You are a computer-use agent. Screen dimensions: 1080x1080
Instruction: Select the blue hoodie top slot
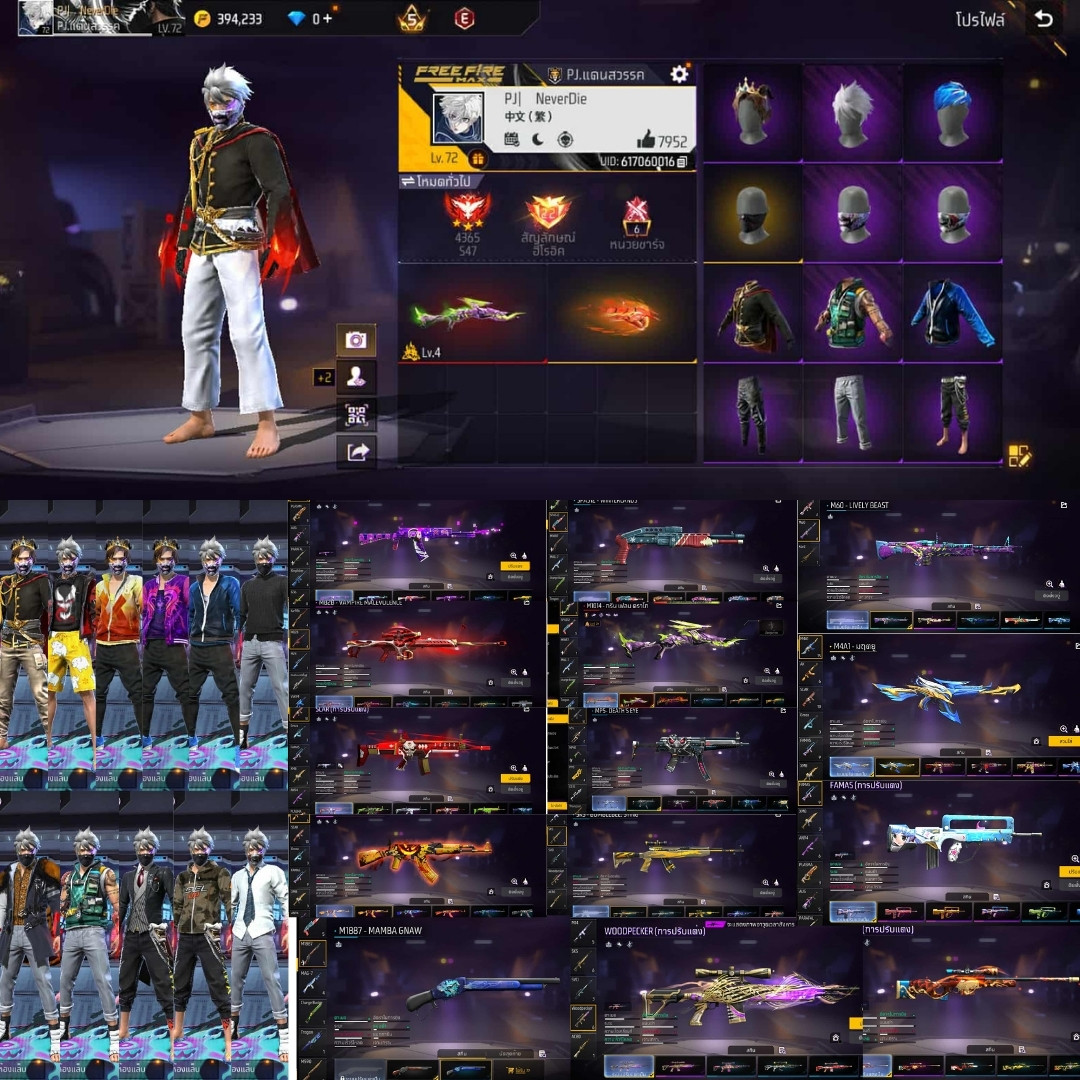(952, 314)
